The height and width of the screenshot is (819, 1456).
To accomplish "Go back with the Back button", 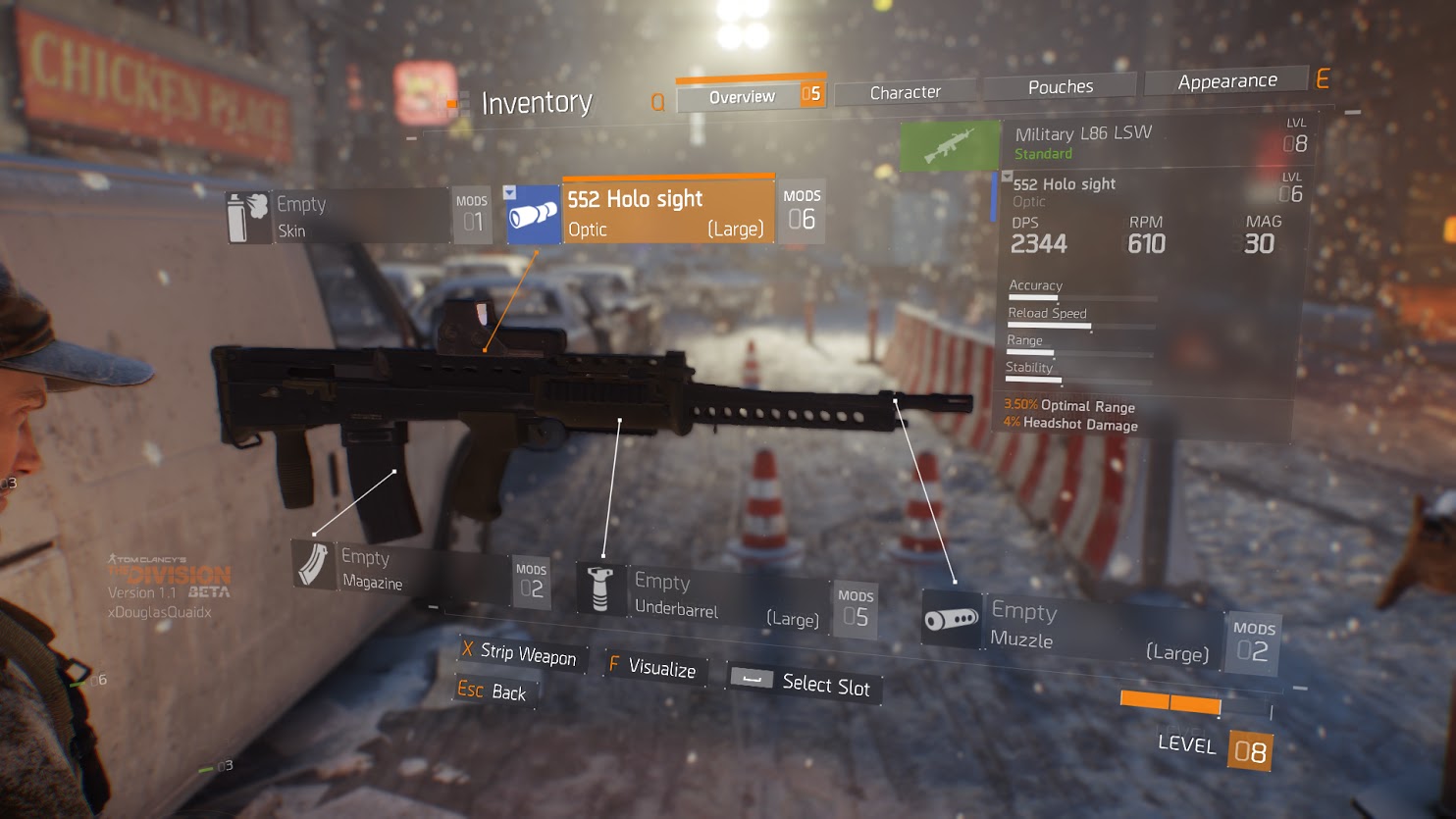I will pos(493,691).
